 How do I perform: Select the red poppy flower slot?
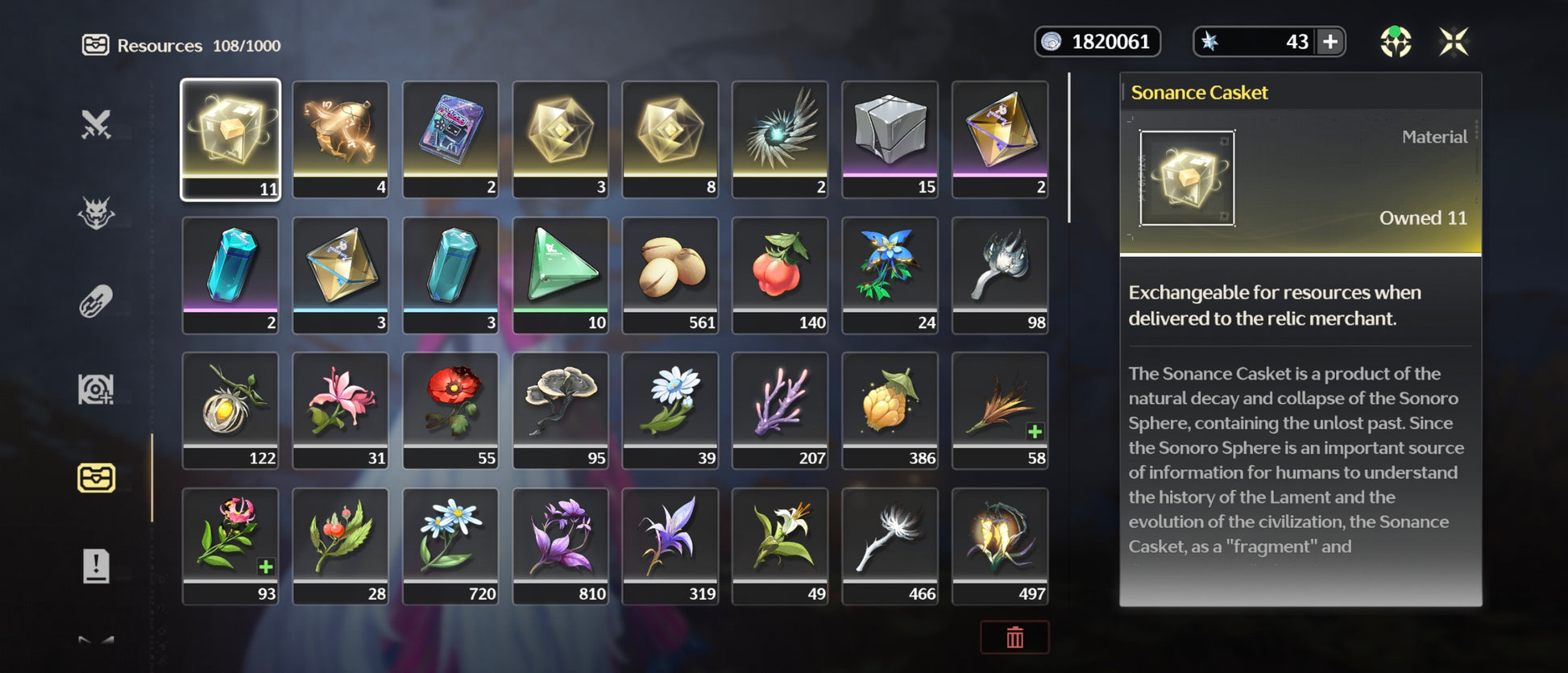click(450, 409)
